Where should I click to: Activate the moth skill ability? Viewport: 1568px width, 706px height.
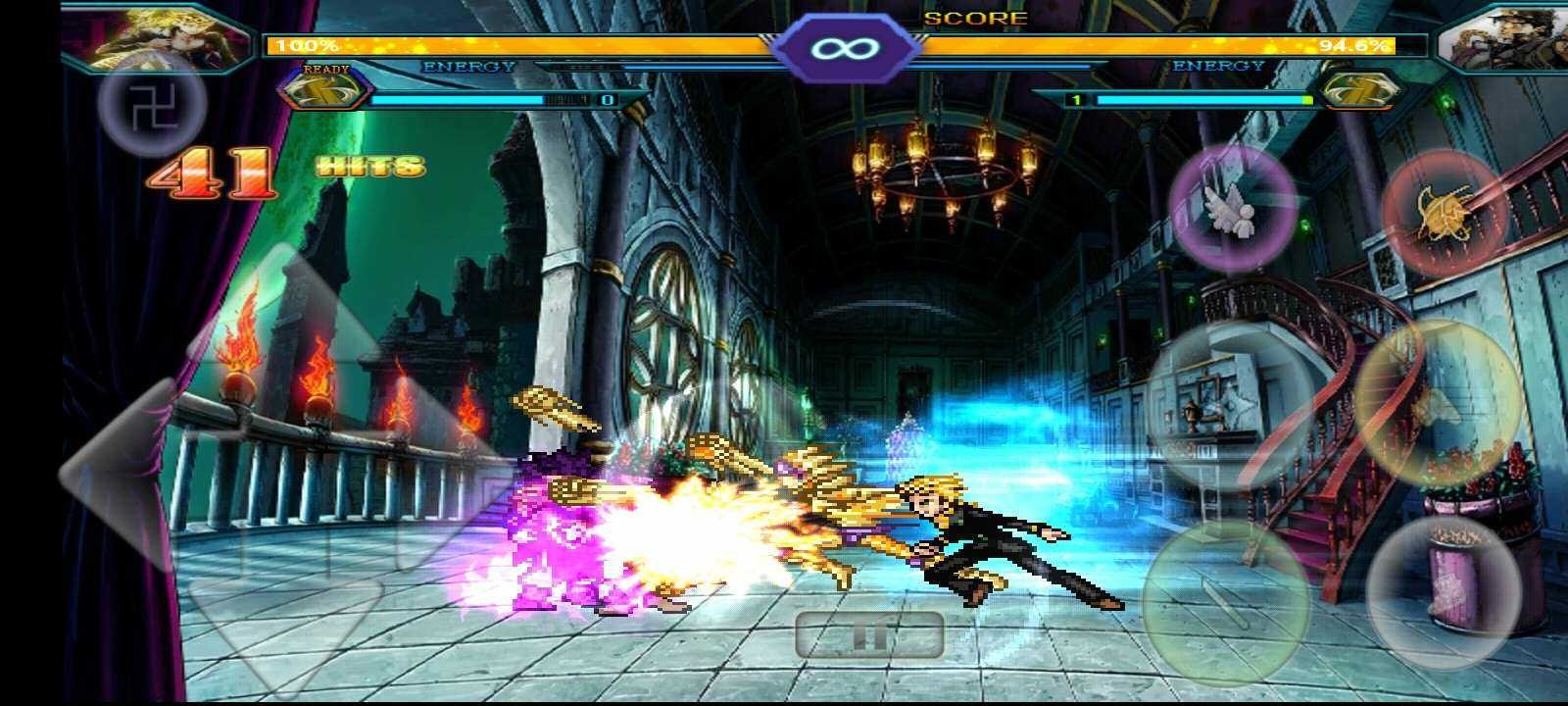pos(1437,406)
